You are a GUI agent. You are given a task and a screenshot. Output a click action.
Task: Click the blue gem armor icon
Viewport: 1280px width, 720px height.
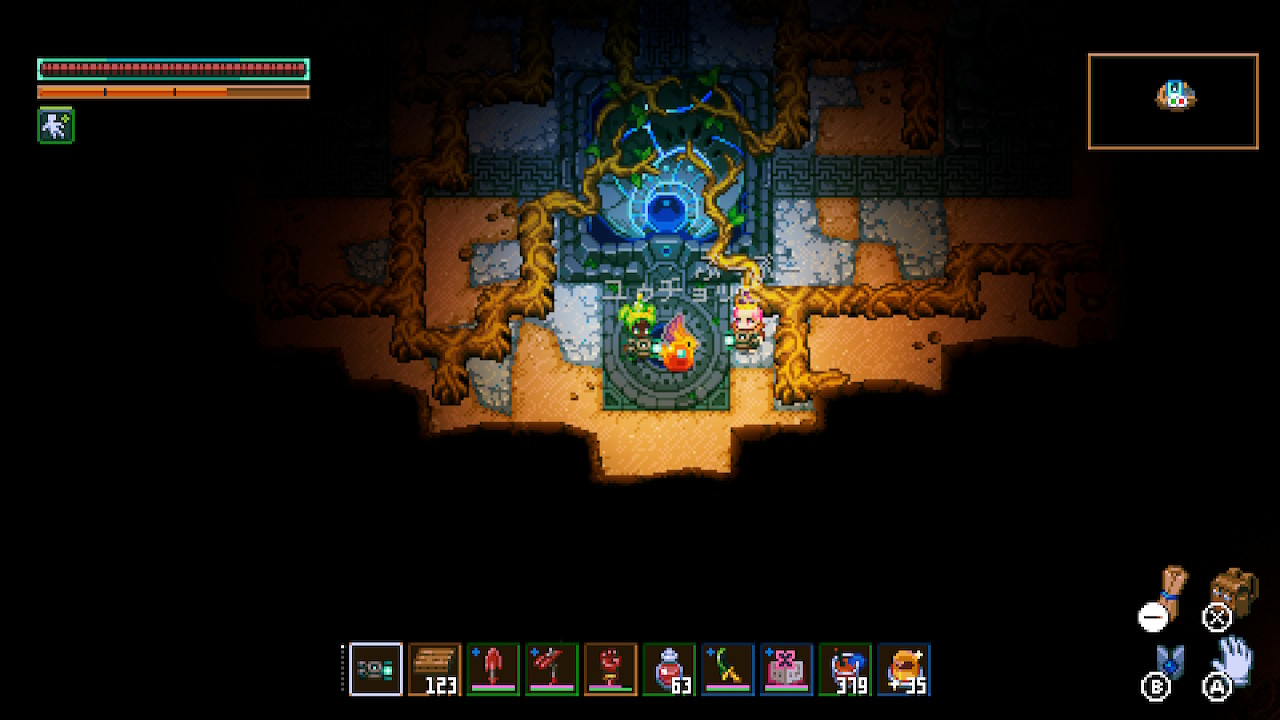pyautogui.click(x=1169, y=662)
